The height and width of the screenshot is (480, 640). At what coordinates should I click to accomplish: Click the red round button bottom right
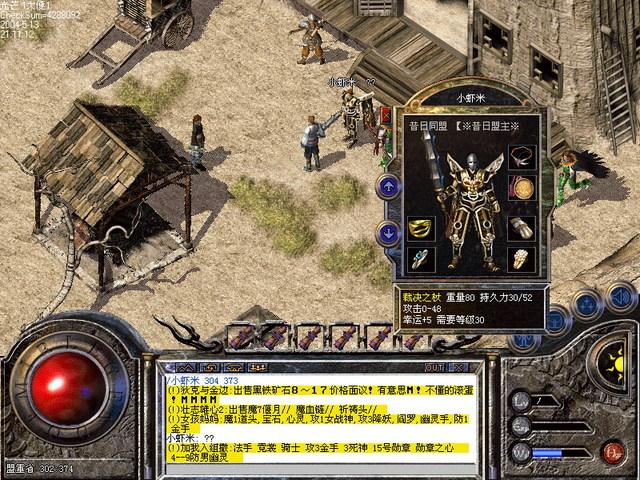coord(613,452)
